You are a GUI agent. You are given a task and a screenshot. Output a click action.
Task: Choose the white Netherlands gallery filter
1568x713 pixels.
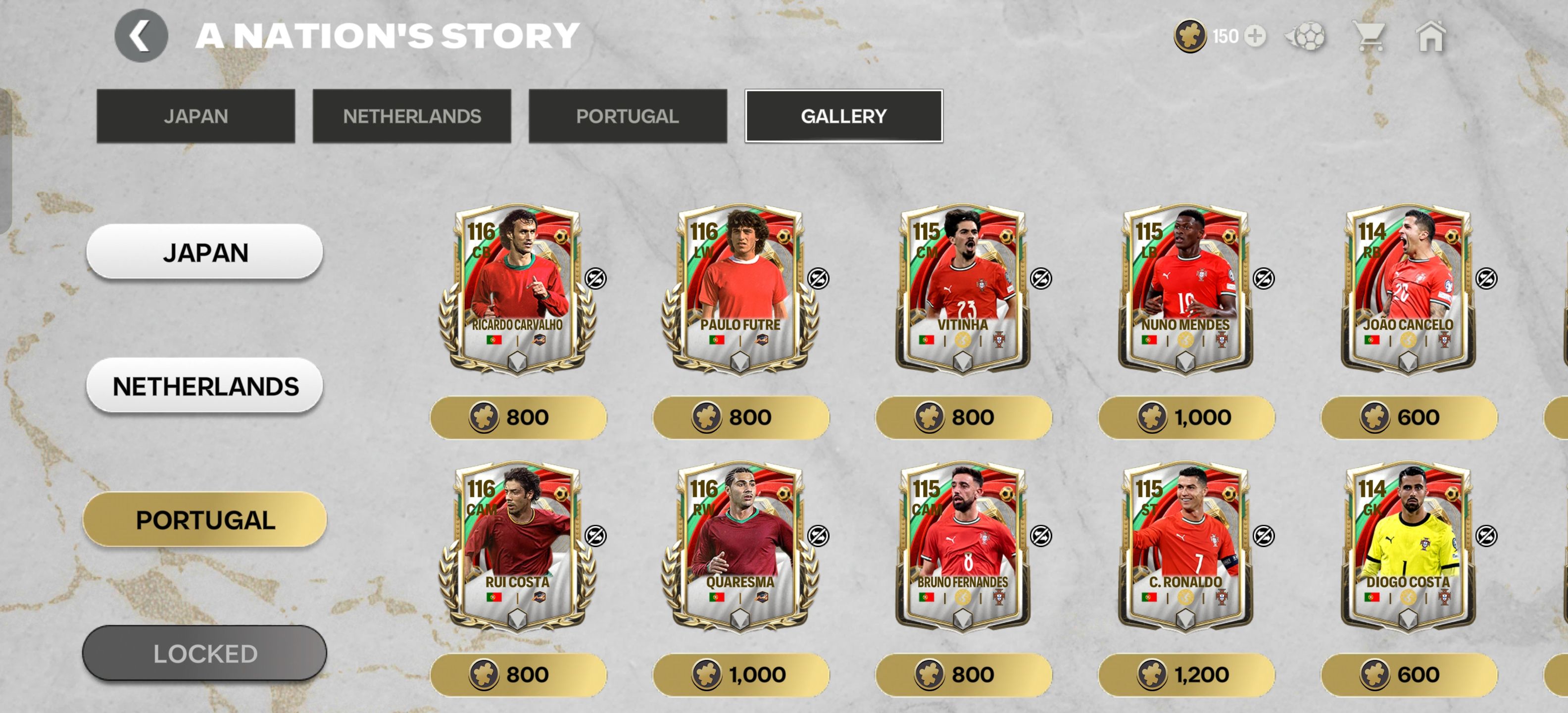pyautogui.click(x=204, y=385)
